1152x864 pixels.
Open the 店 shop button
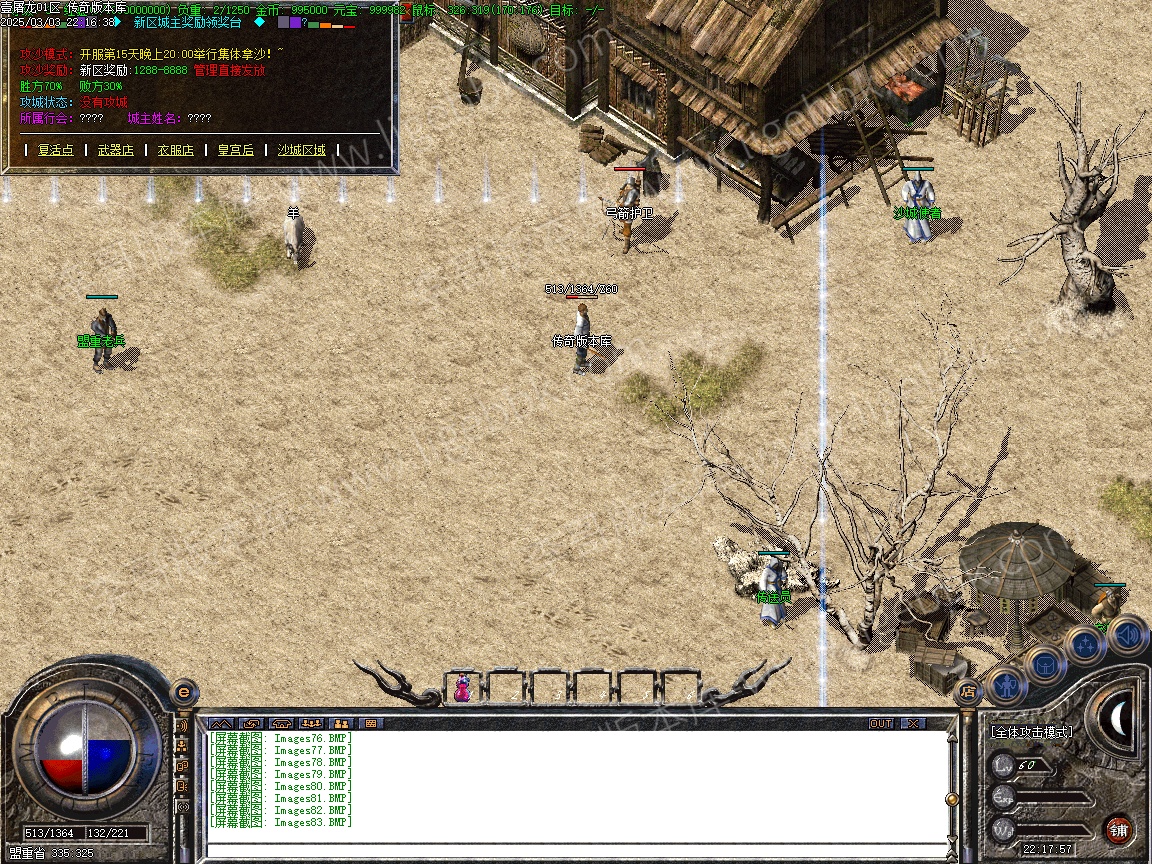point(967,691)
